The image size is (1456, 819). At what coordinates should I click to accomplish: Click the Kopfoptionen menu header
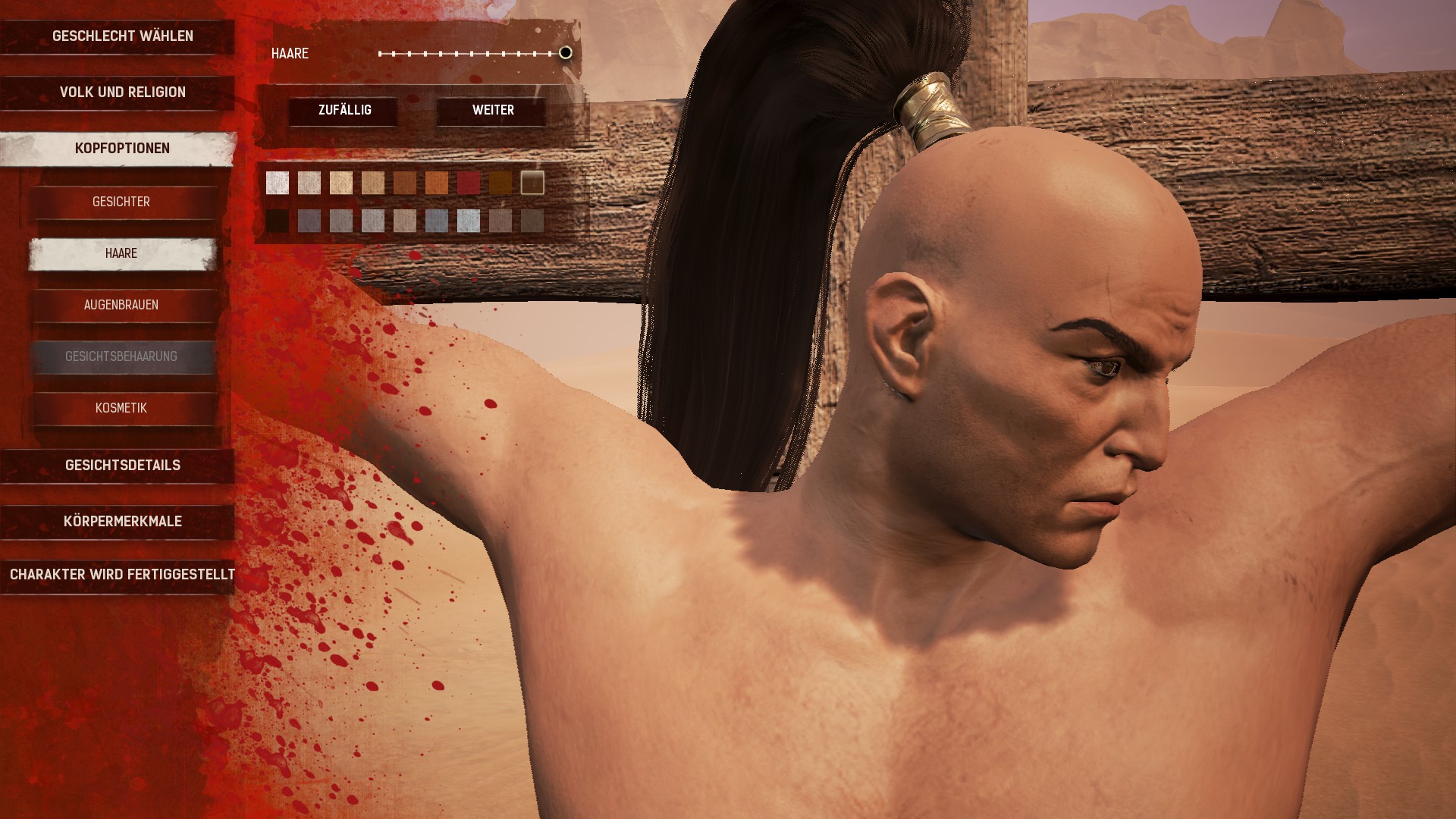tap(122, 149)
